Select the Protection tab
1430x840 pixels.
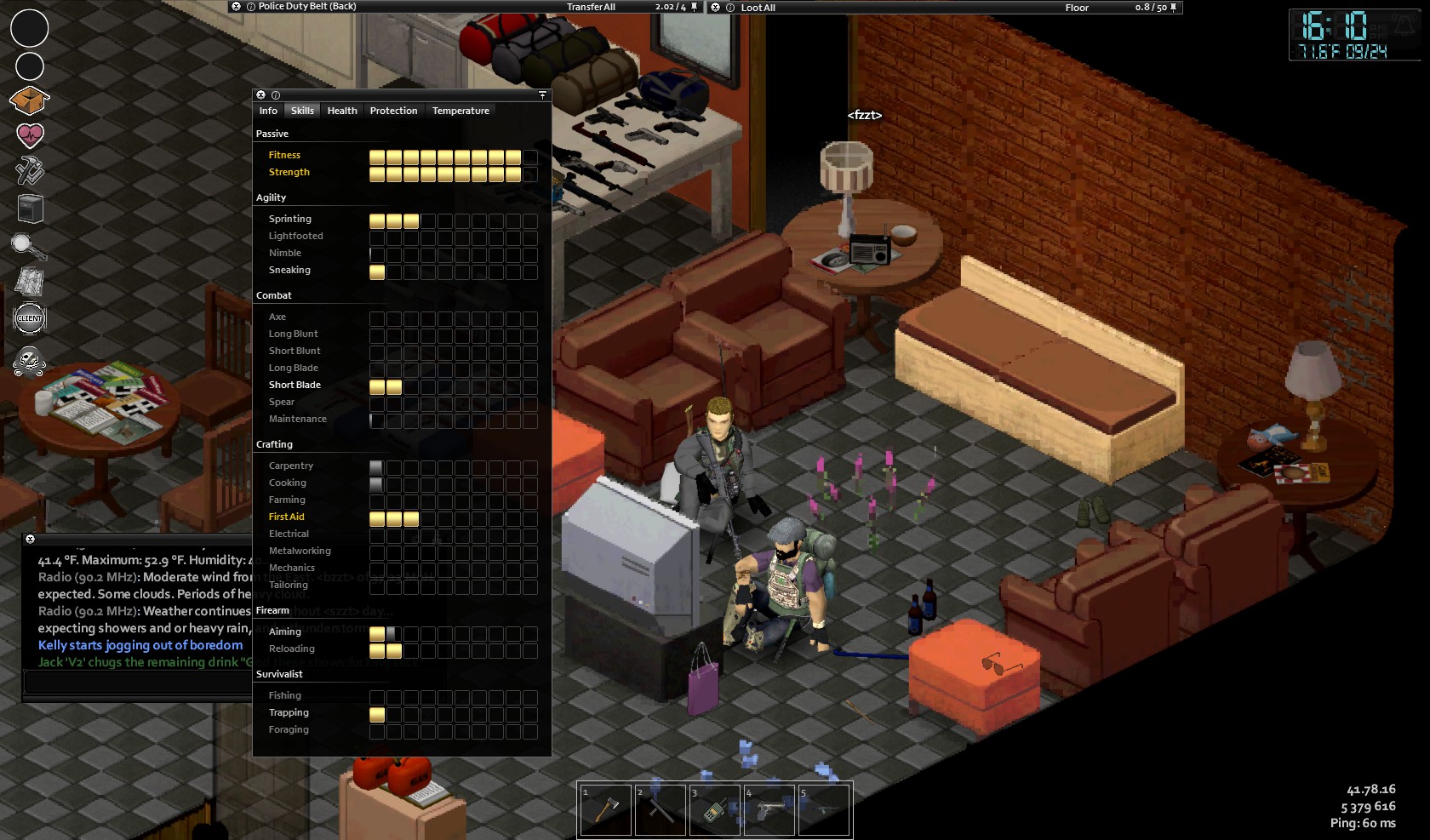tap(393, 111)
